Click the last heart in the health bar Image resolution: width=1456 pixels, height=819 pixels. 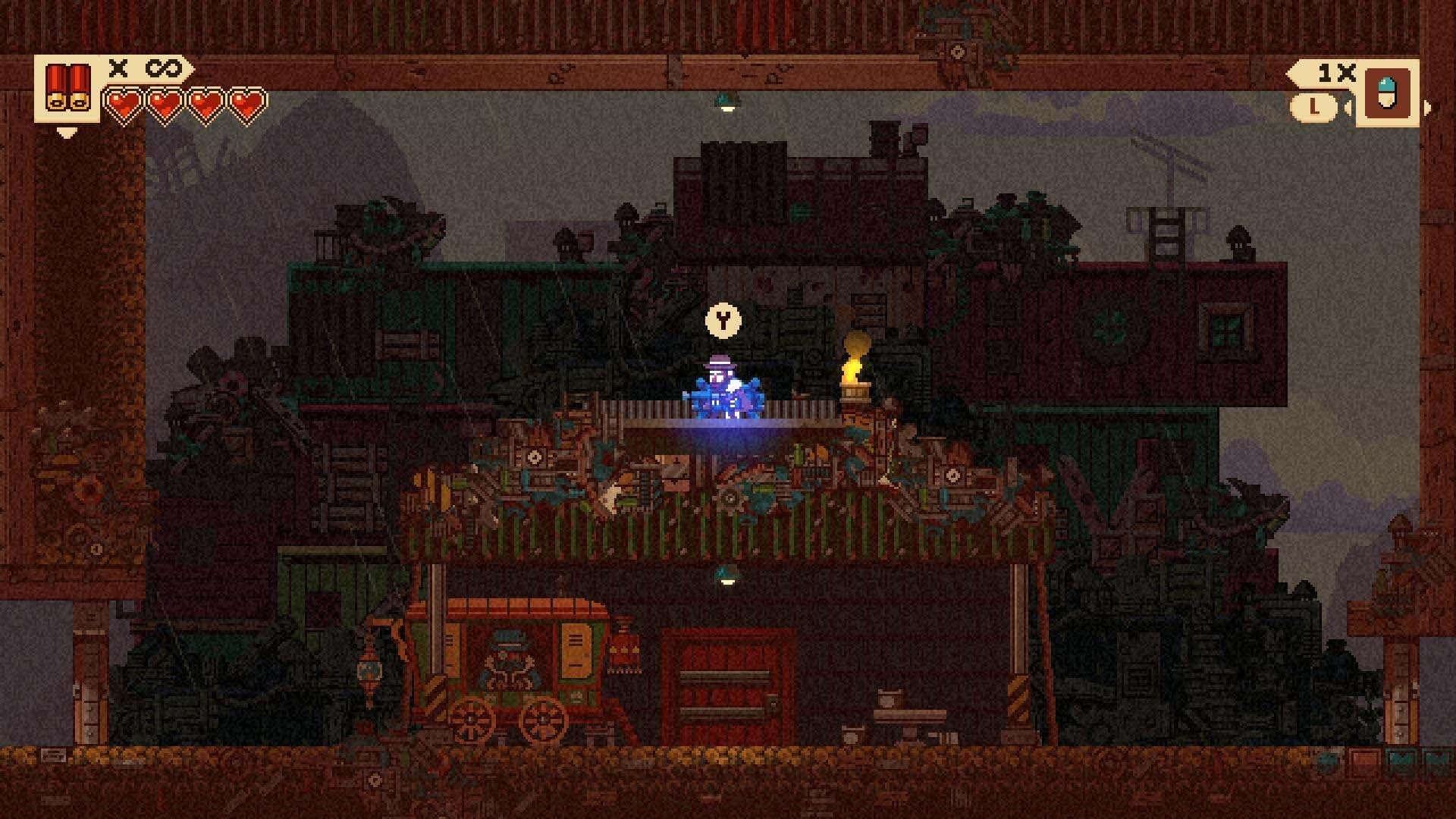coord(248,105)
